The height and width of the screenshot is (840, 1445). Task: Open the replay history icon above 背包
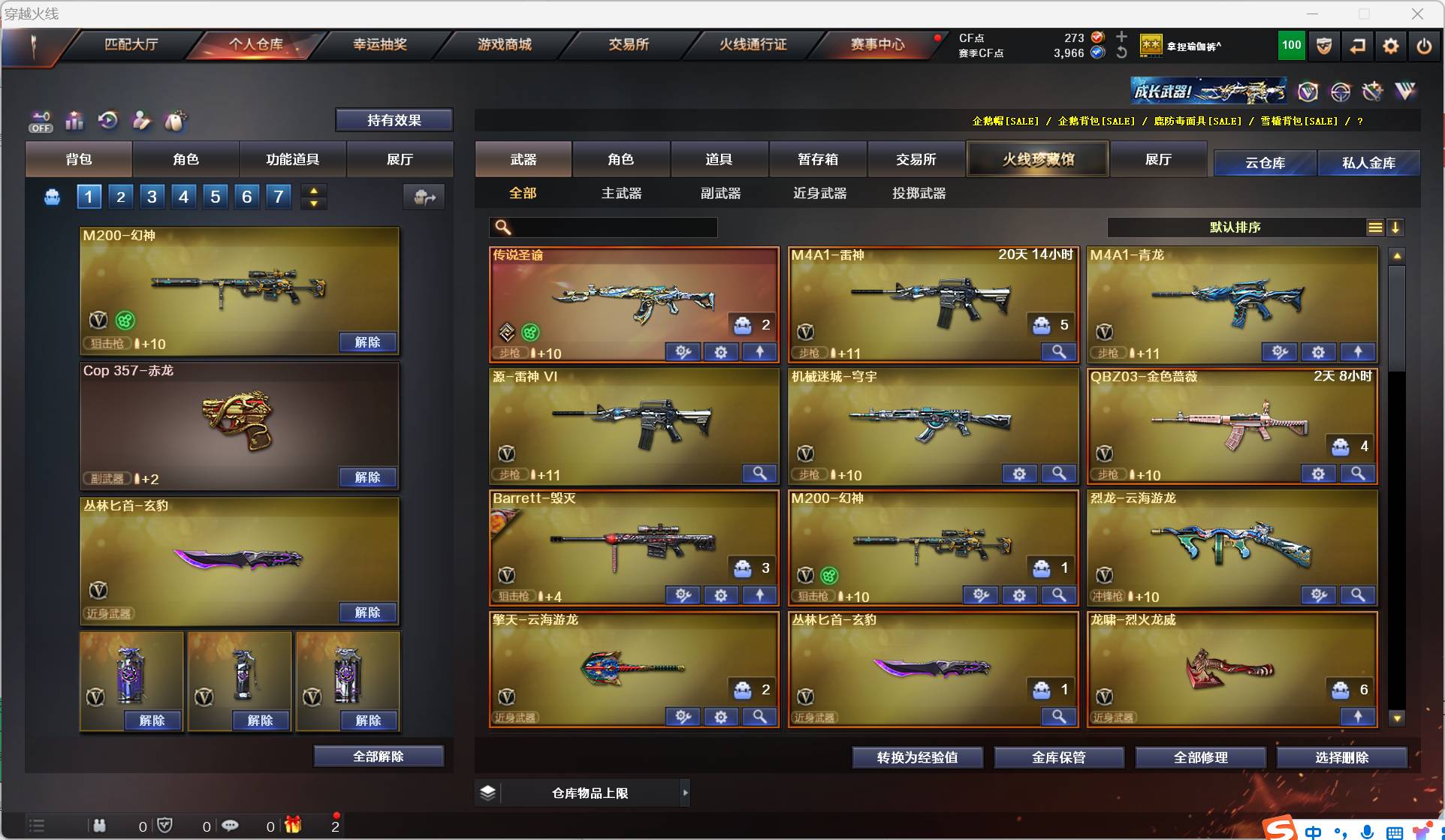pos(107,121)
